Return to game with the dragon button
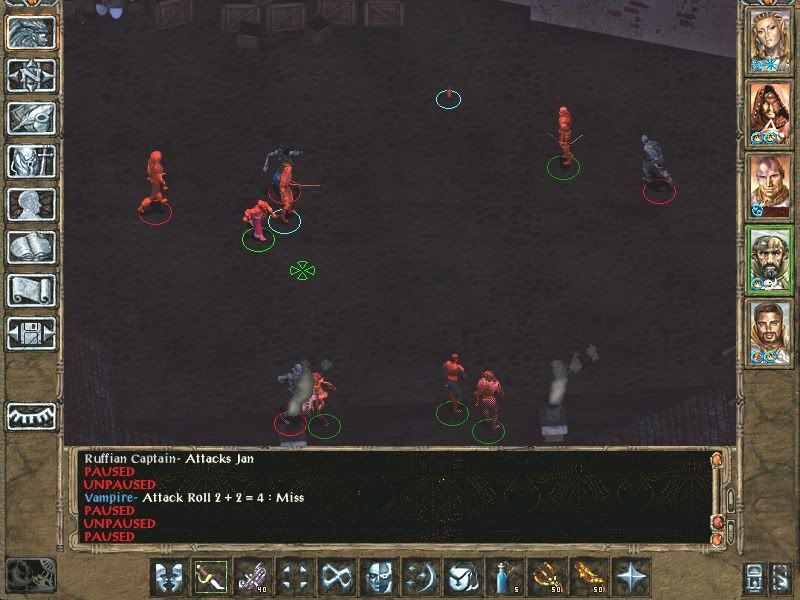 [x=31, y=33]
